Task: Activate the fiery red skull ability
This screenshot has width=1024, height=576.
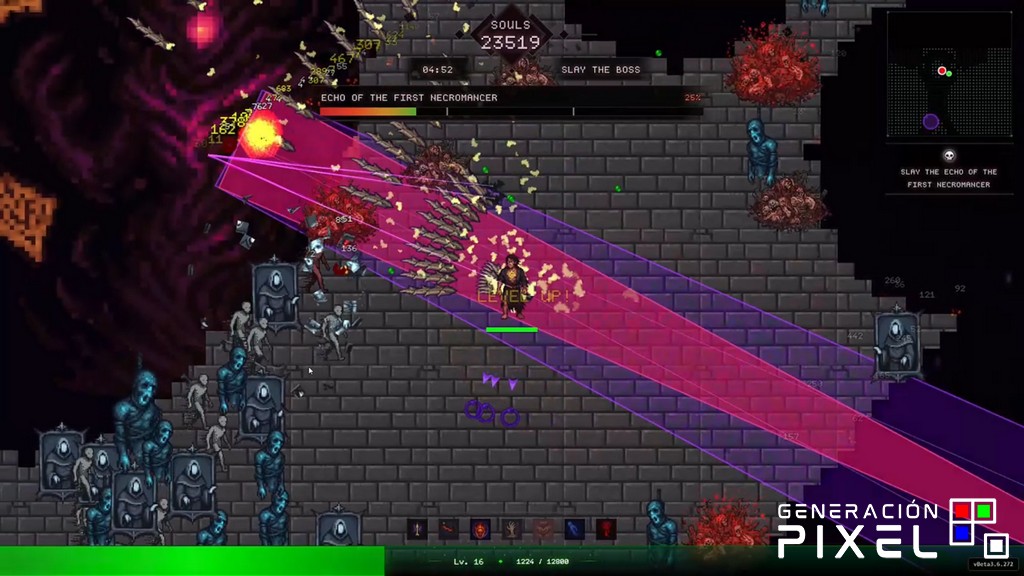Action: (x=480, y=529)
